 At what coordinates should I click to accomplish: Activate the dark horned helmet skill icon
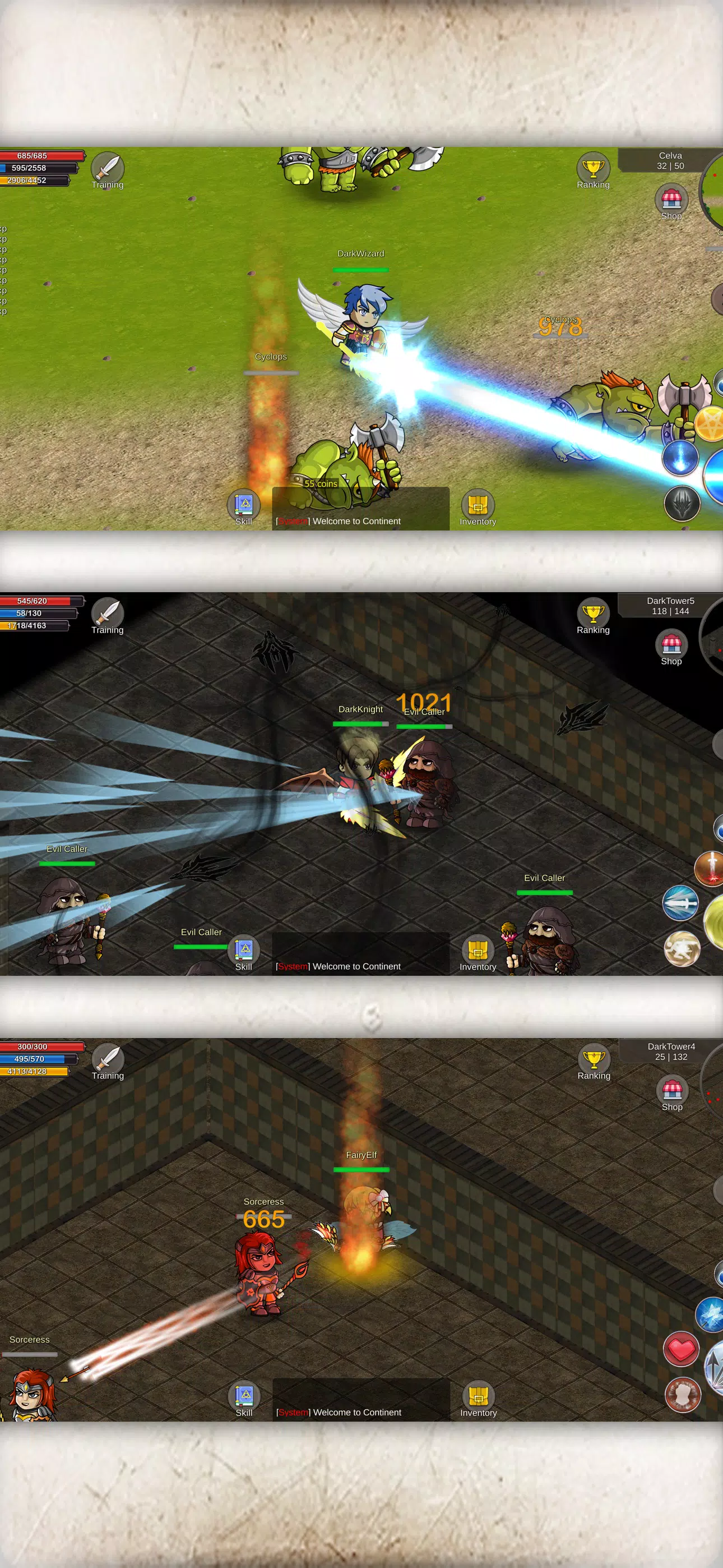click(682, 504)
